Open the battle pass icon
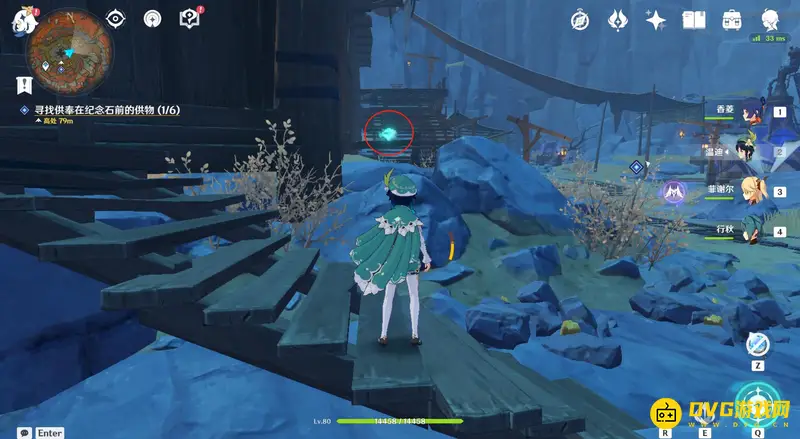The image size is (800, 439). tap(619, 20)
